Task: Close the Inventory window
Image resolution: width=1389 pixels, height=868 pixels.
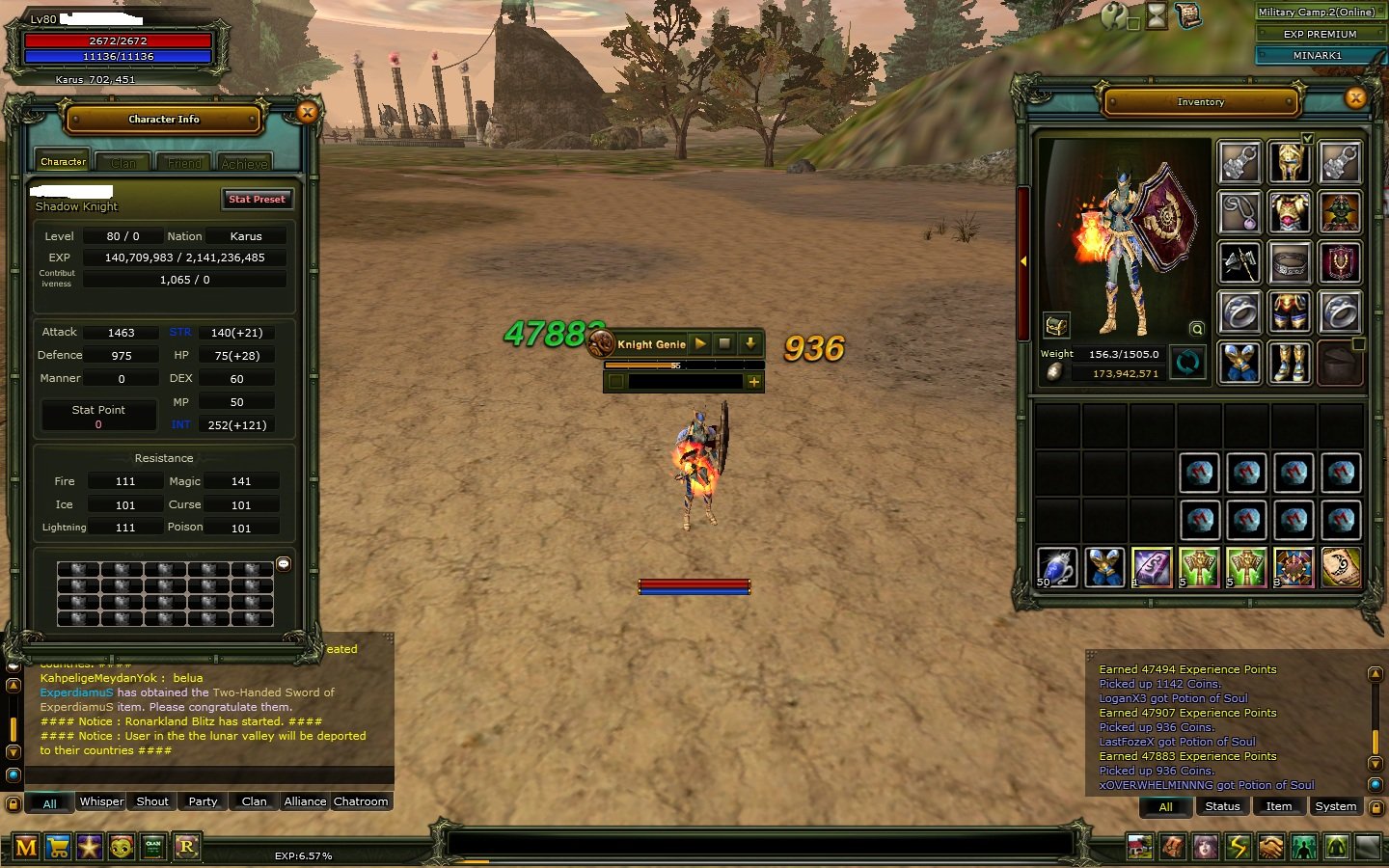Action: coord(1355,97)
